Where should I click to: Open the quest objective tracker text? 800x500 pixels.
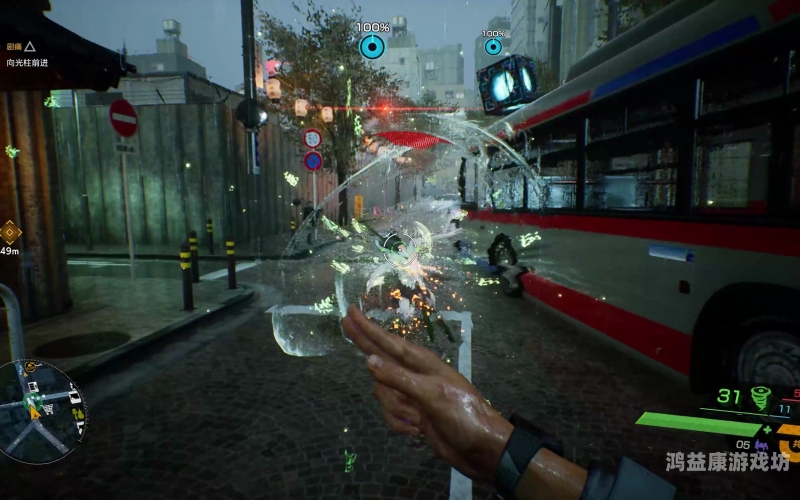click(27, 62)
